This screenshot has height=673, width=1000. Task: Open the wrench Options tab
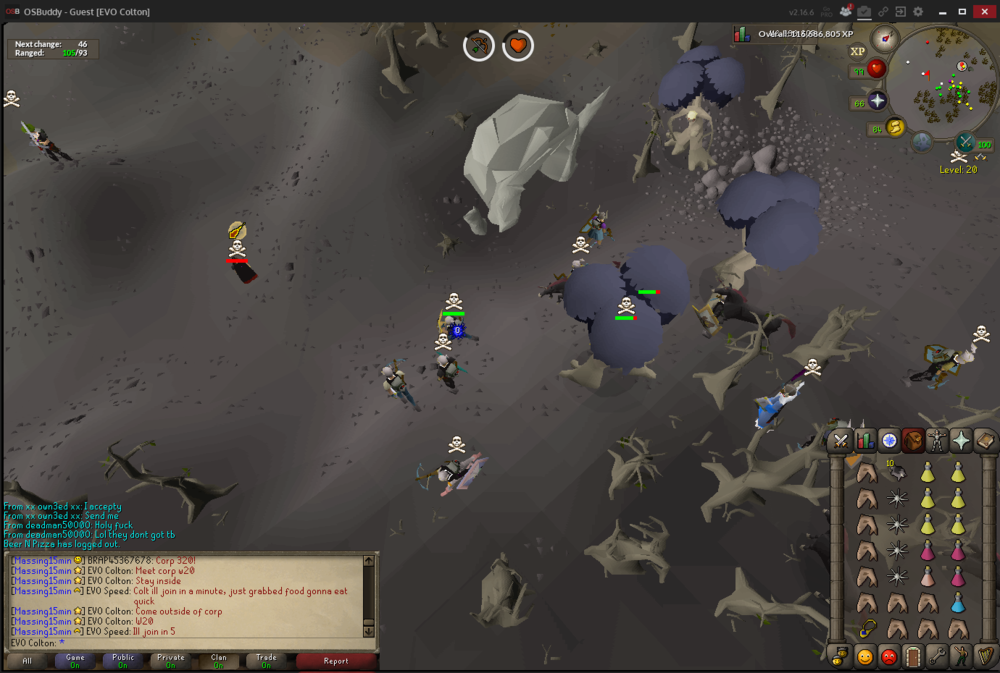[937, 656]
